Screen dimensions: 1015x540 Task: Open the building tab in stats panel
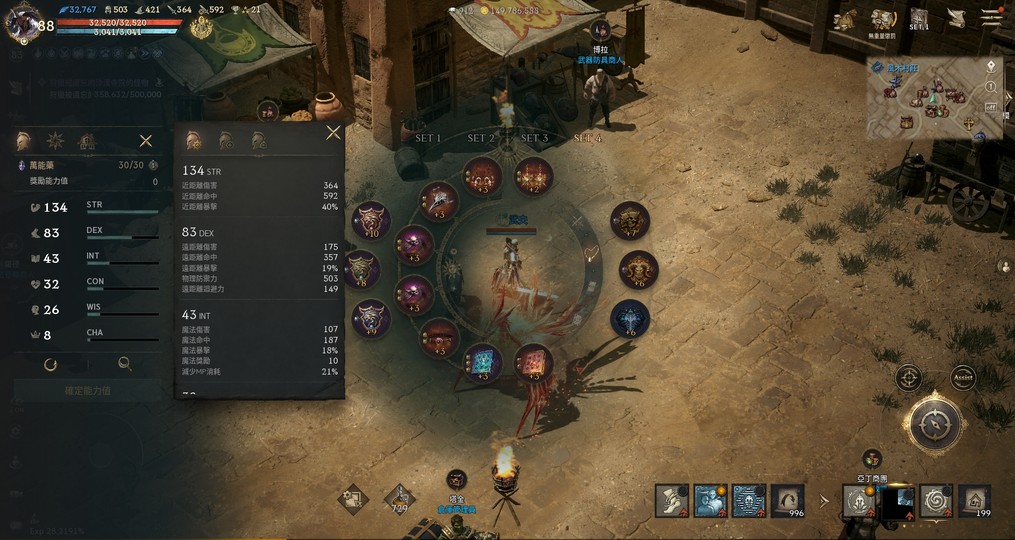pyautogui.click(x=87, y=141)
